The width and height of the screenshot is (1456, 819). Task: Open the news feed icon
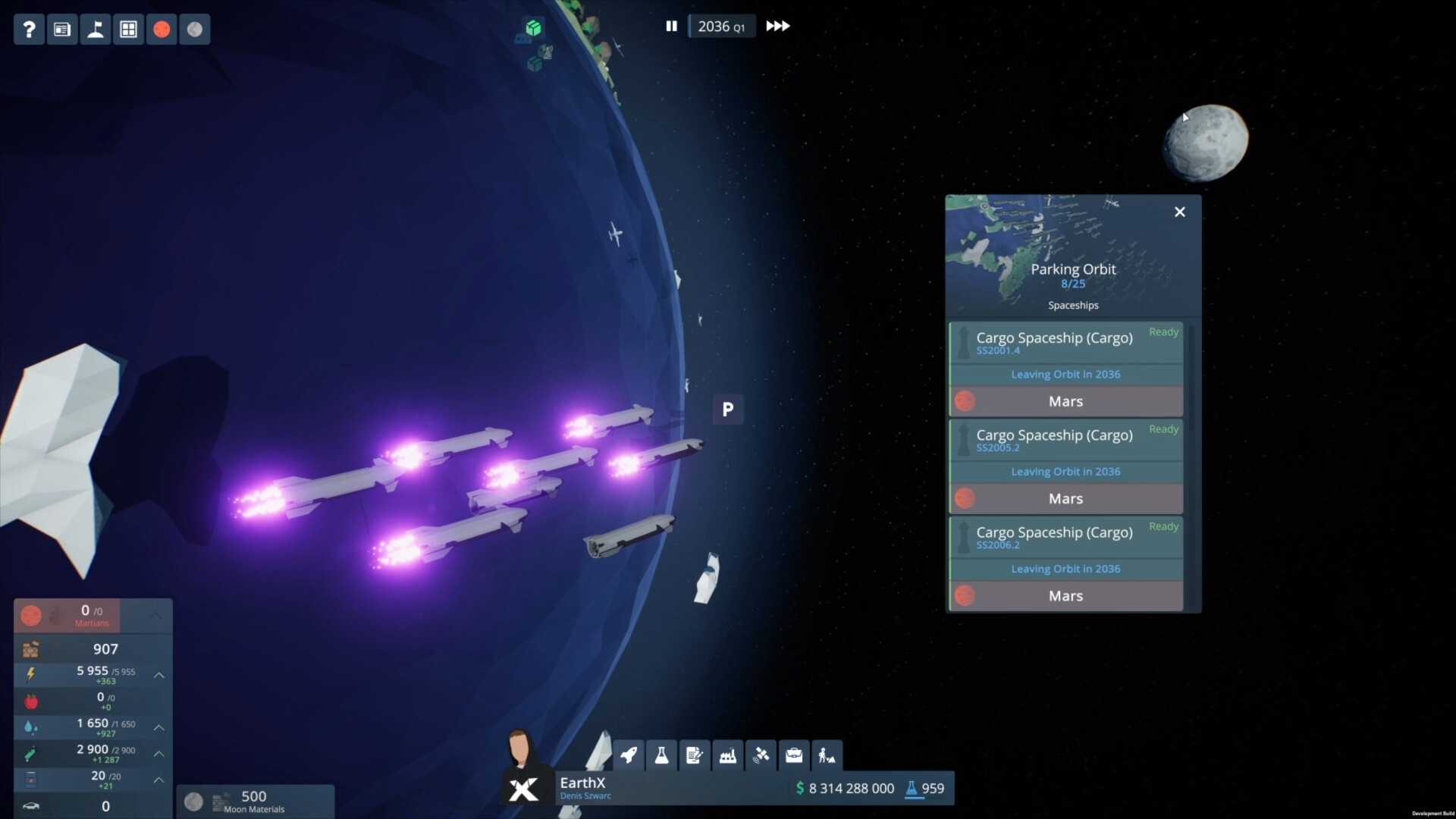coord(62,29)
